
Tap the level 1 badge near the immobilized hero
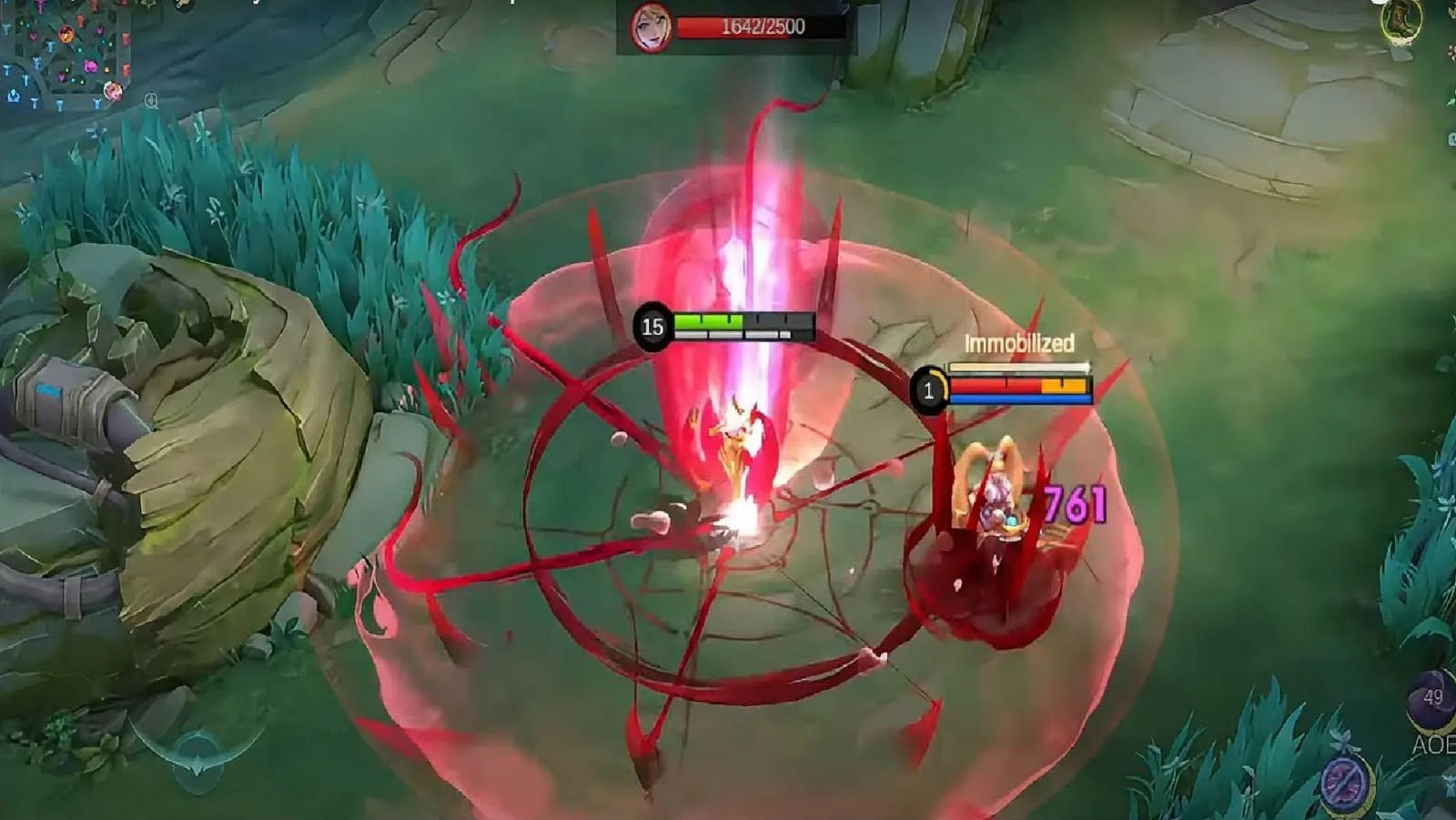click(x=930, y=391)
